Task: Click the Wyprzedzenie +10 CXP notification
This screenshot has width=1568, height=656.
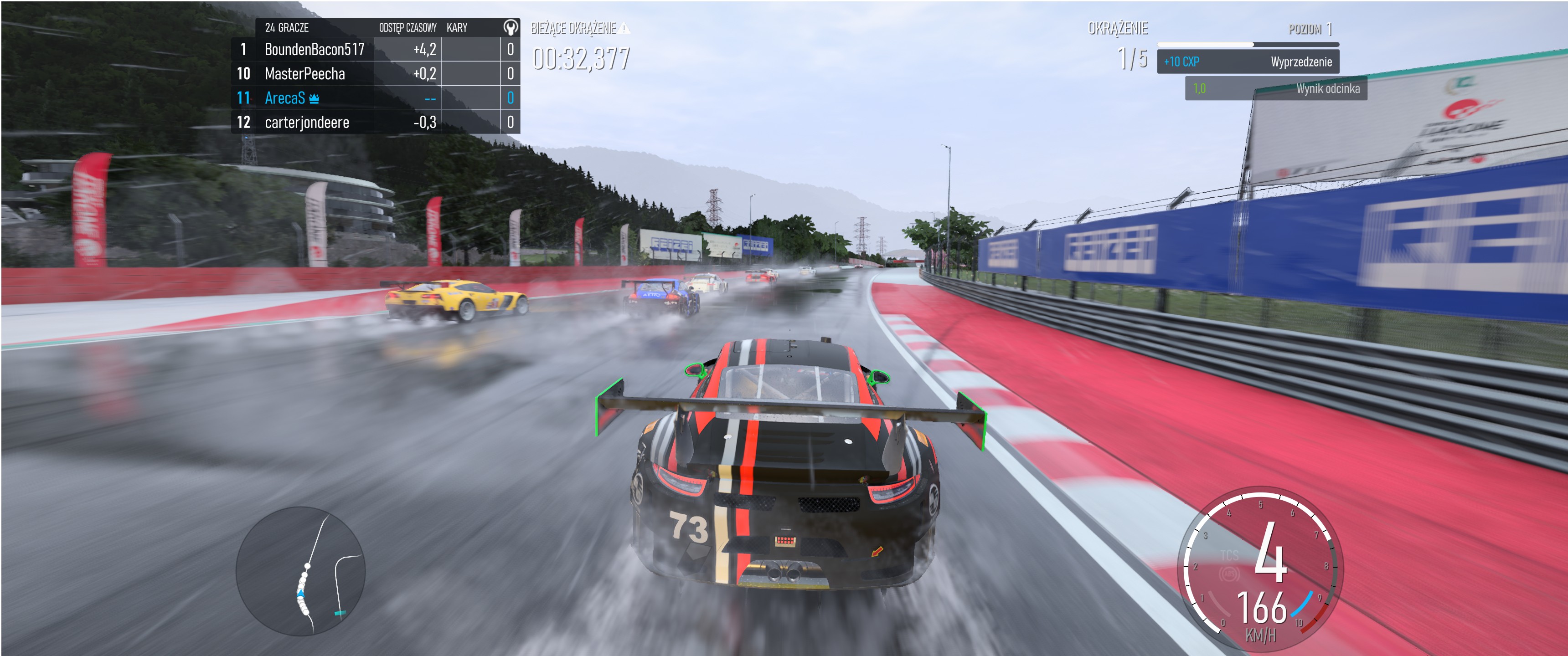Action: click(x=1247, y=61)
